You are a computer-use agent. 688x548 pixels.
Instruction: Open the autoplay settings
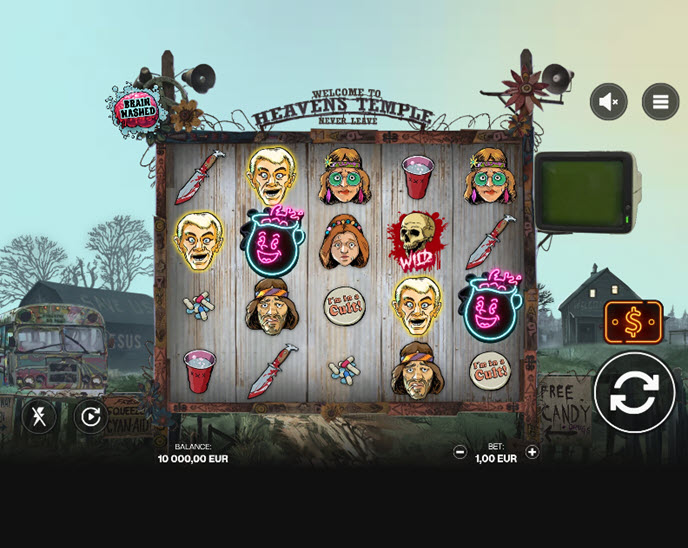(91, 416)
